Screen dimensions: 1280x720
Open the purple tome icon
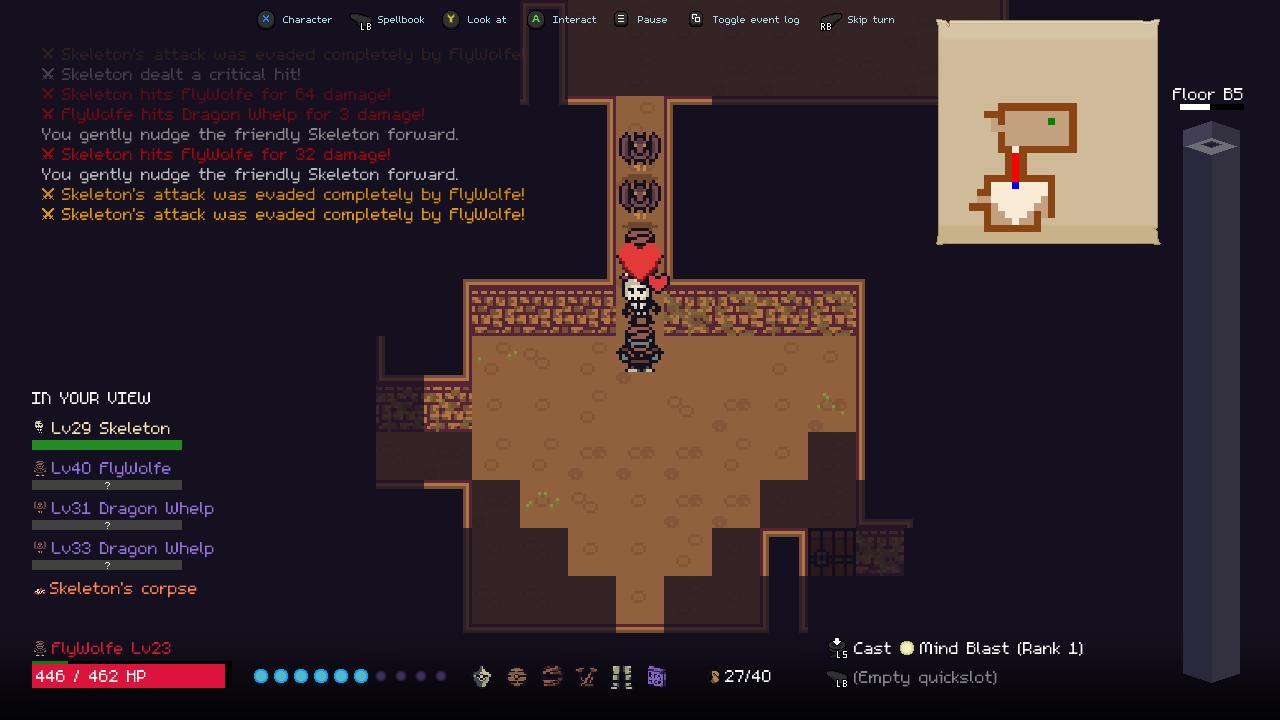657,677
